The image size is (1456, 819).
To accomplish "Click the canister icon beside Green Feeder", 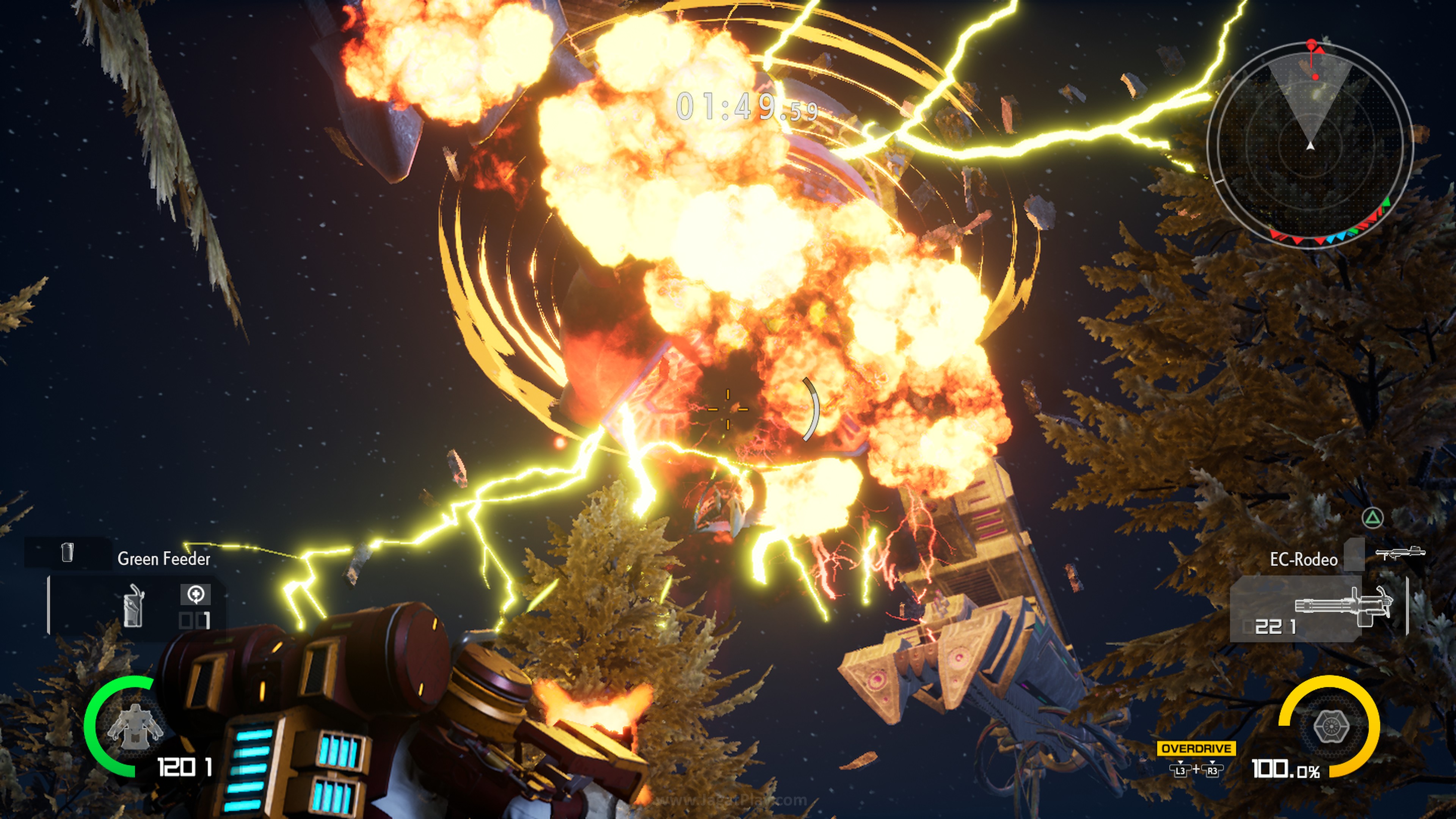I will pyautogui.click(x=67, y=552).
